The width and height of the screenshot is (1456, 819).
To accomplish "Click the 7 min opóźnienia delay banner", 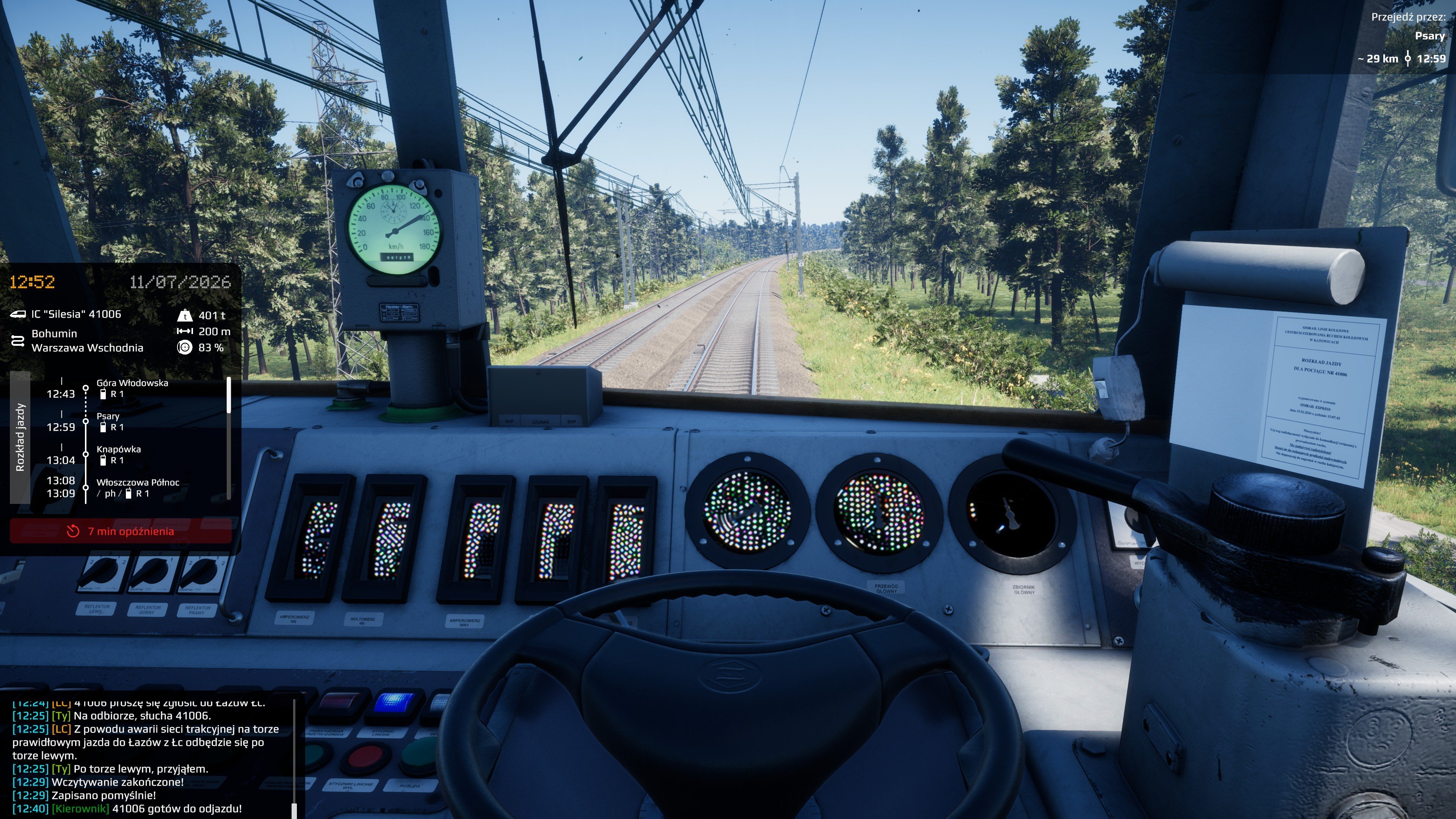I will pyautogui.click(x=121, y=531).
